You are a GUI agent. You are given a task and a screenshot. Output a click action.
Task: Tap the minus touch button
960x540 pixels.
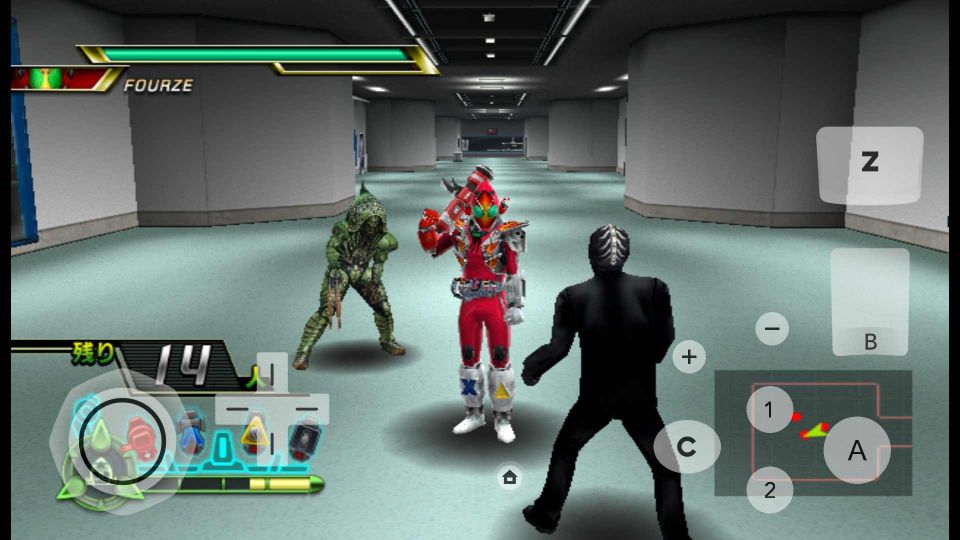pyautogui.click(x=771, y=328)
